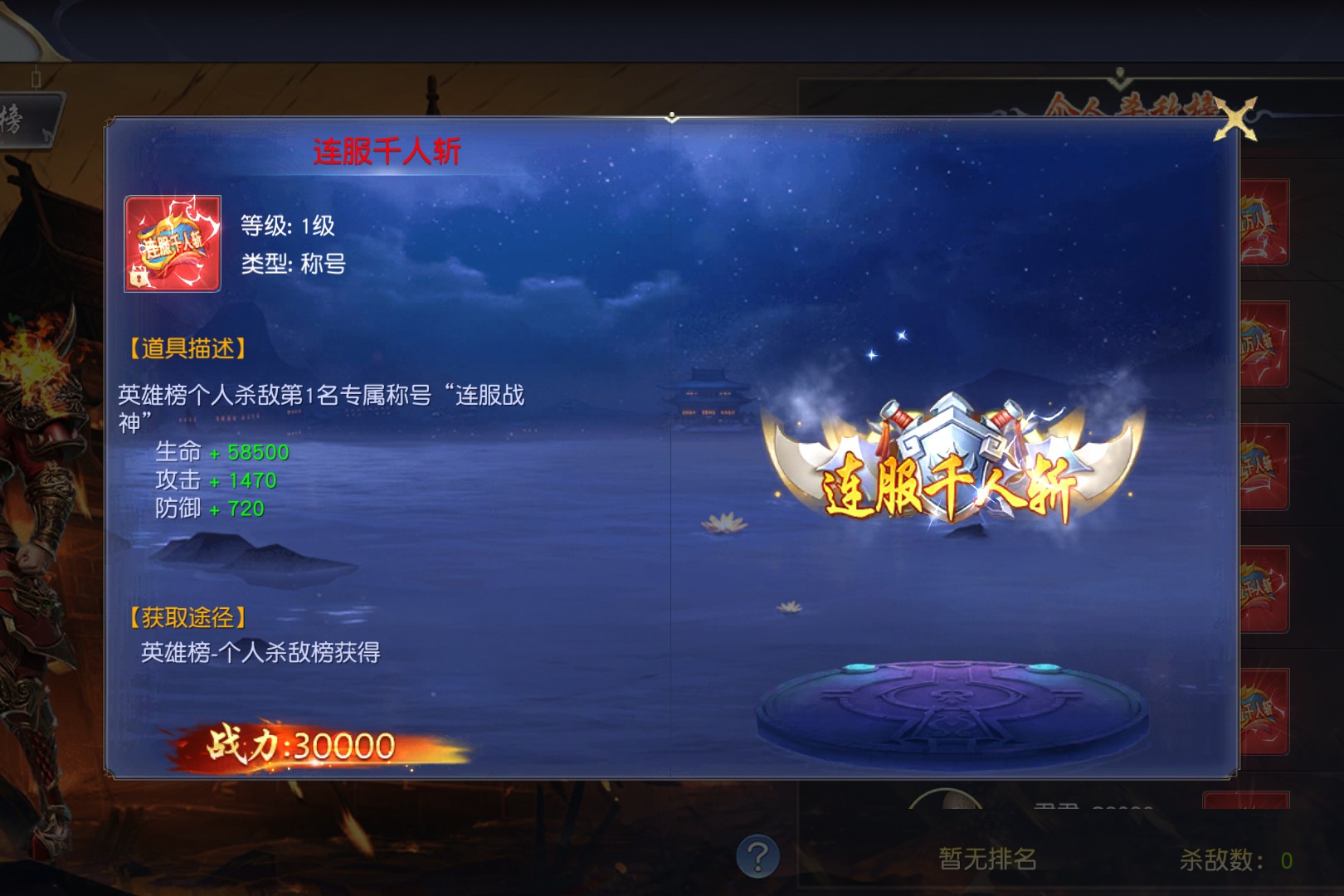Click the 连服千人斩 title item icon
The width and height of the screenshot is (1344, 896).
pos(173,244)
